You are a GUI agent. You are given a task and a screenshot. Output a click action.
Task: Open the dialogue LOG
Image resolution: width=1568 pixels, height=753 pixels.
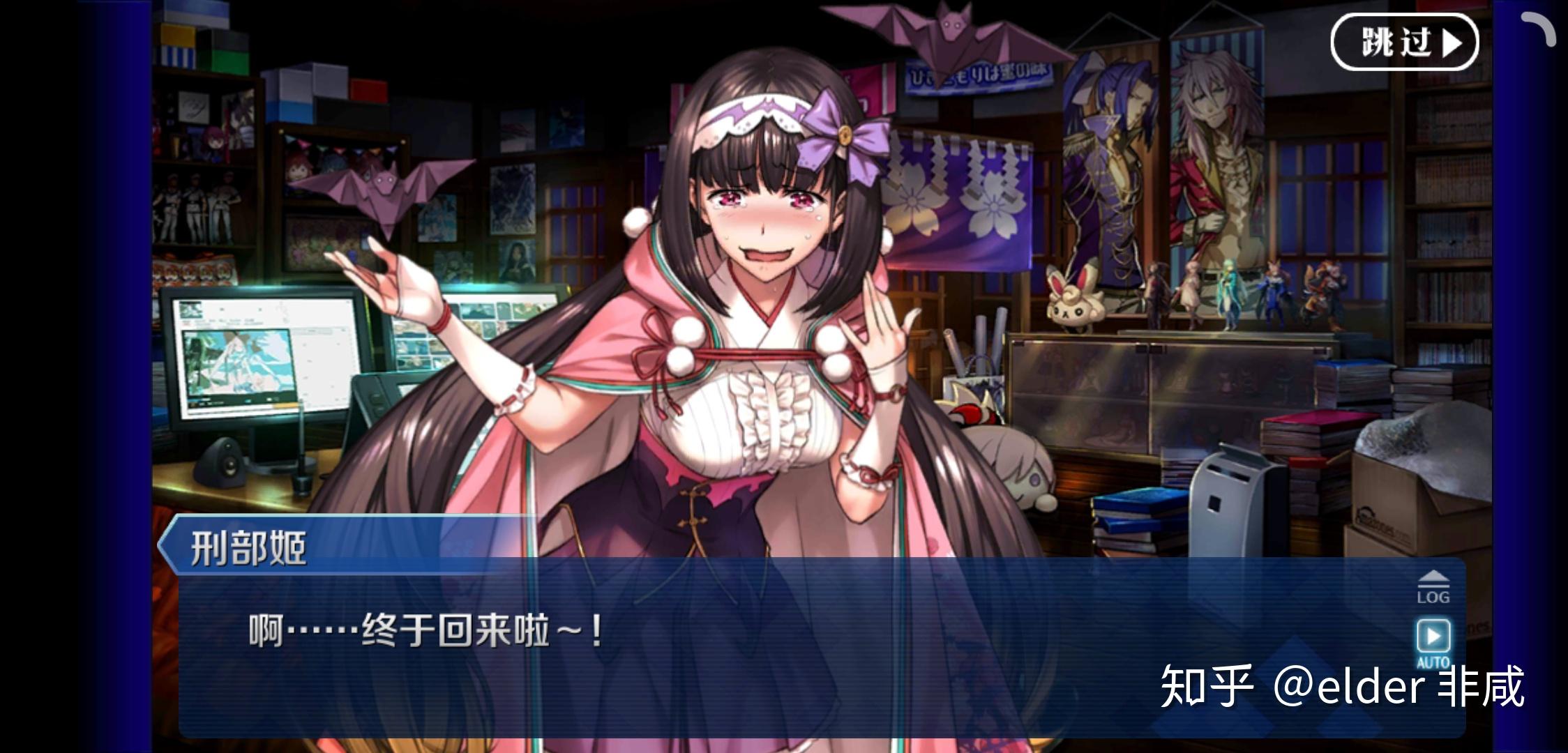point(1433,587)
